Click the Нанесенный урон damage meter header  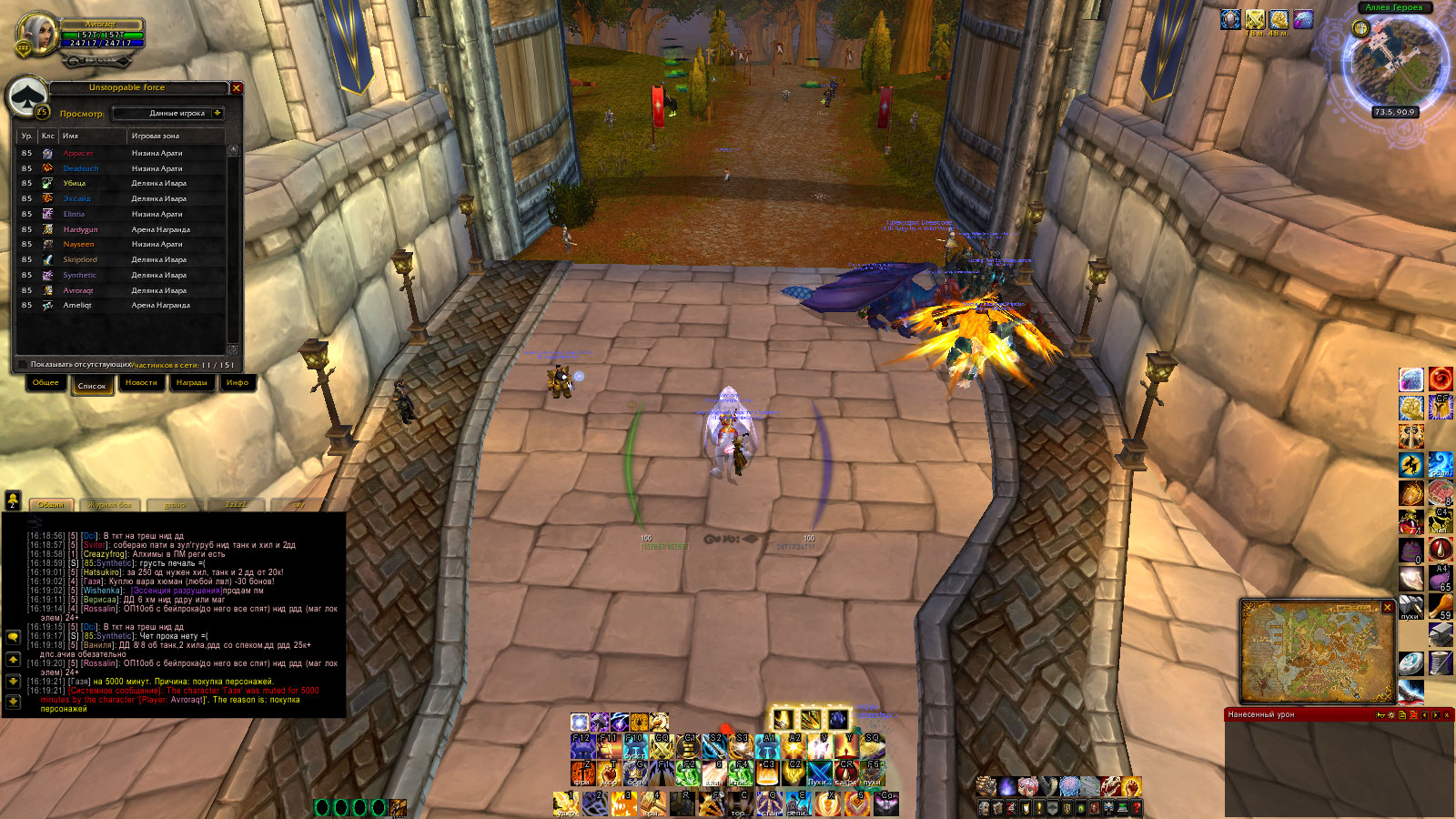(x=1292, y=715)
